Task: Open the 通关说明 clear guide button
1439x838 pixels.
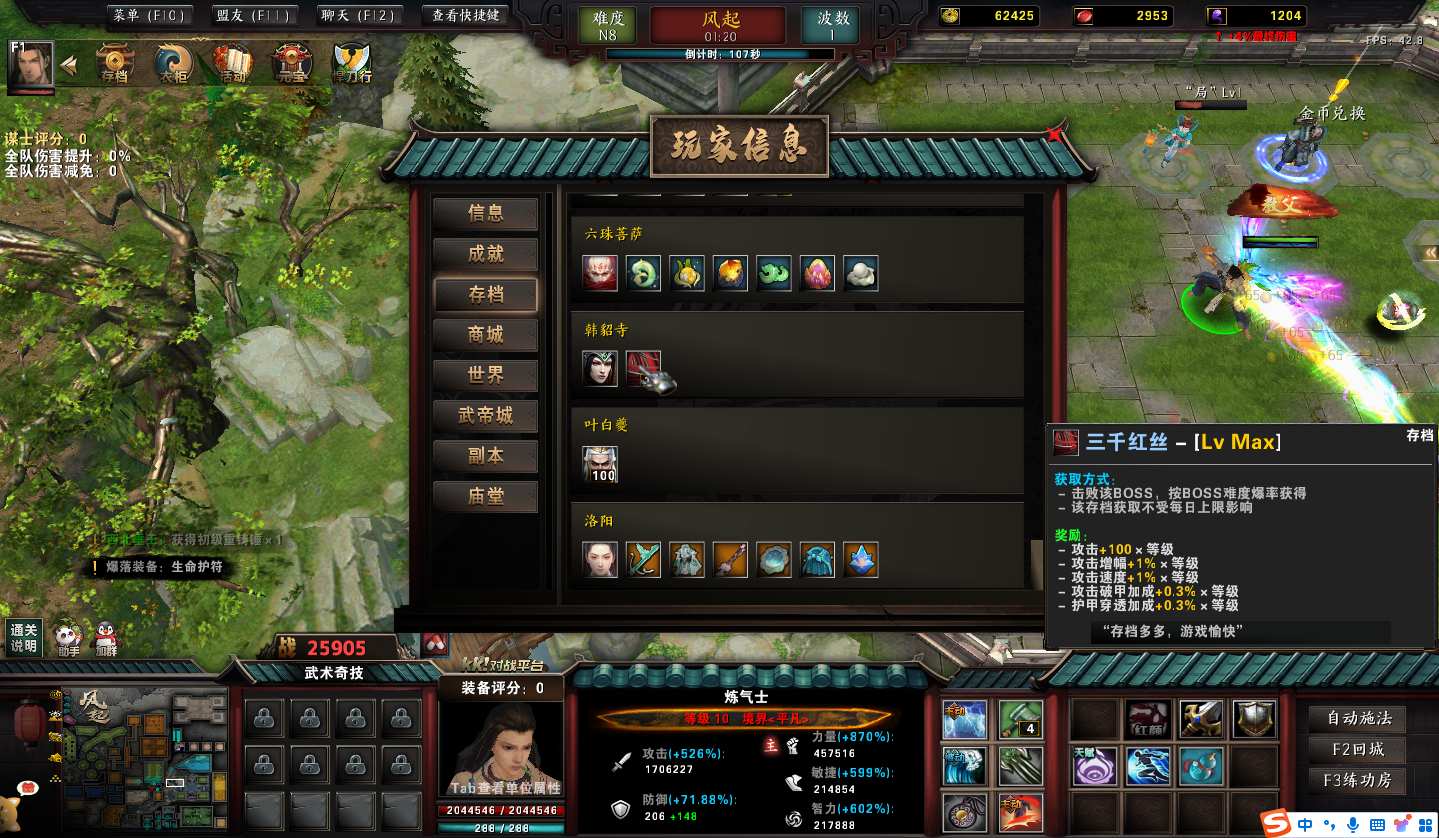Action: [23, 638]
